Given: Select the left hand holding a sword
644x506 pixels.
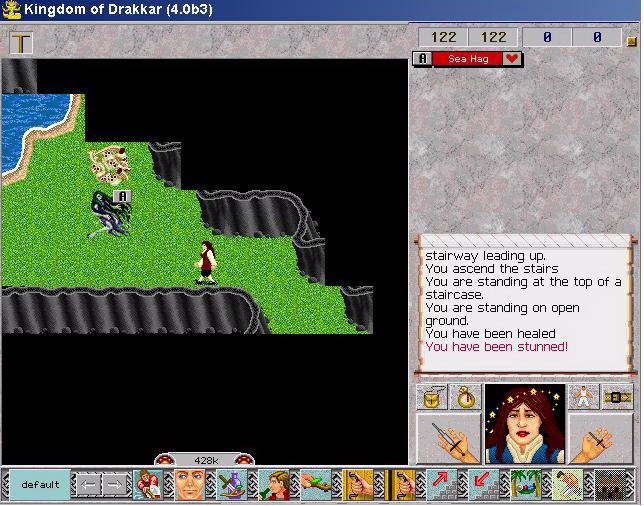Looking at the screenshot, I should click(449, 438).
